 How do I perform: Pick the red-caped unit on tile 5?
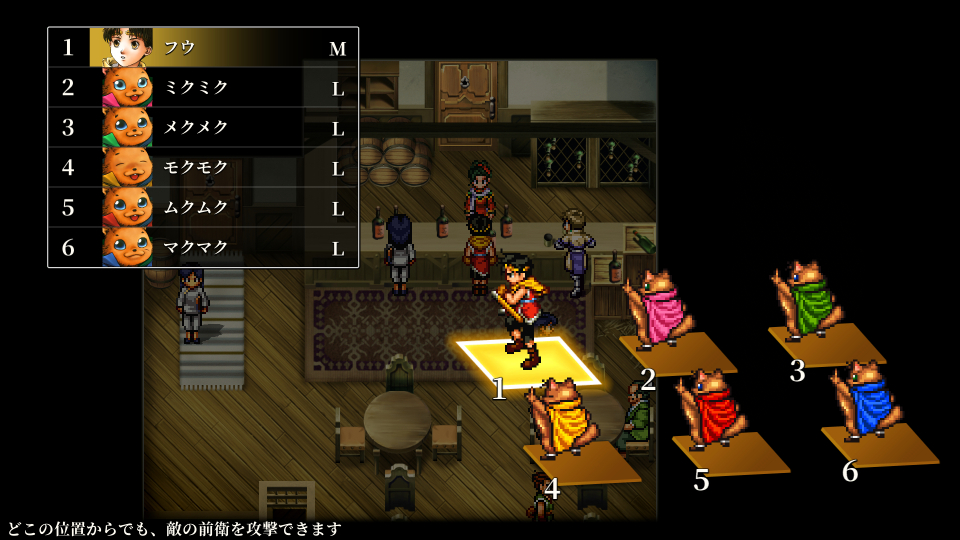point(711,409)
